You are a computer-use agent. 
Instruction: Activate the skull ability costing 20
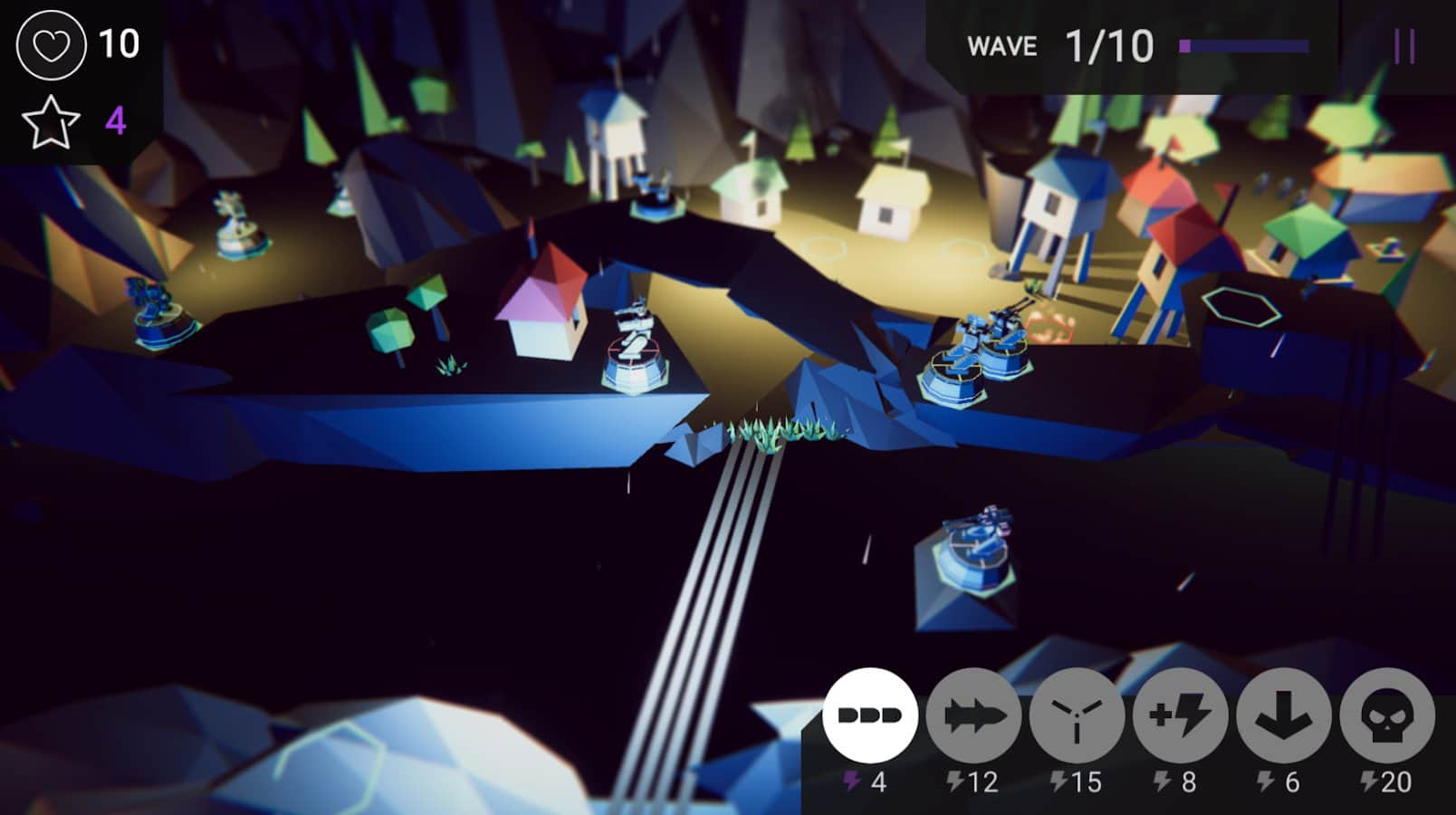(1386, 715)
